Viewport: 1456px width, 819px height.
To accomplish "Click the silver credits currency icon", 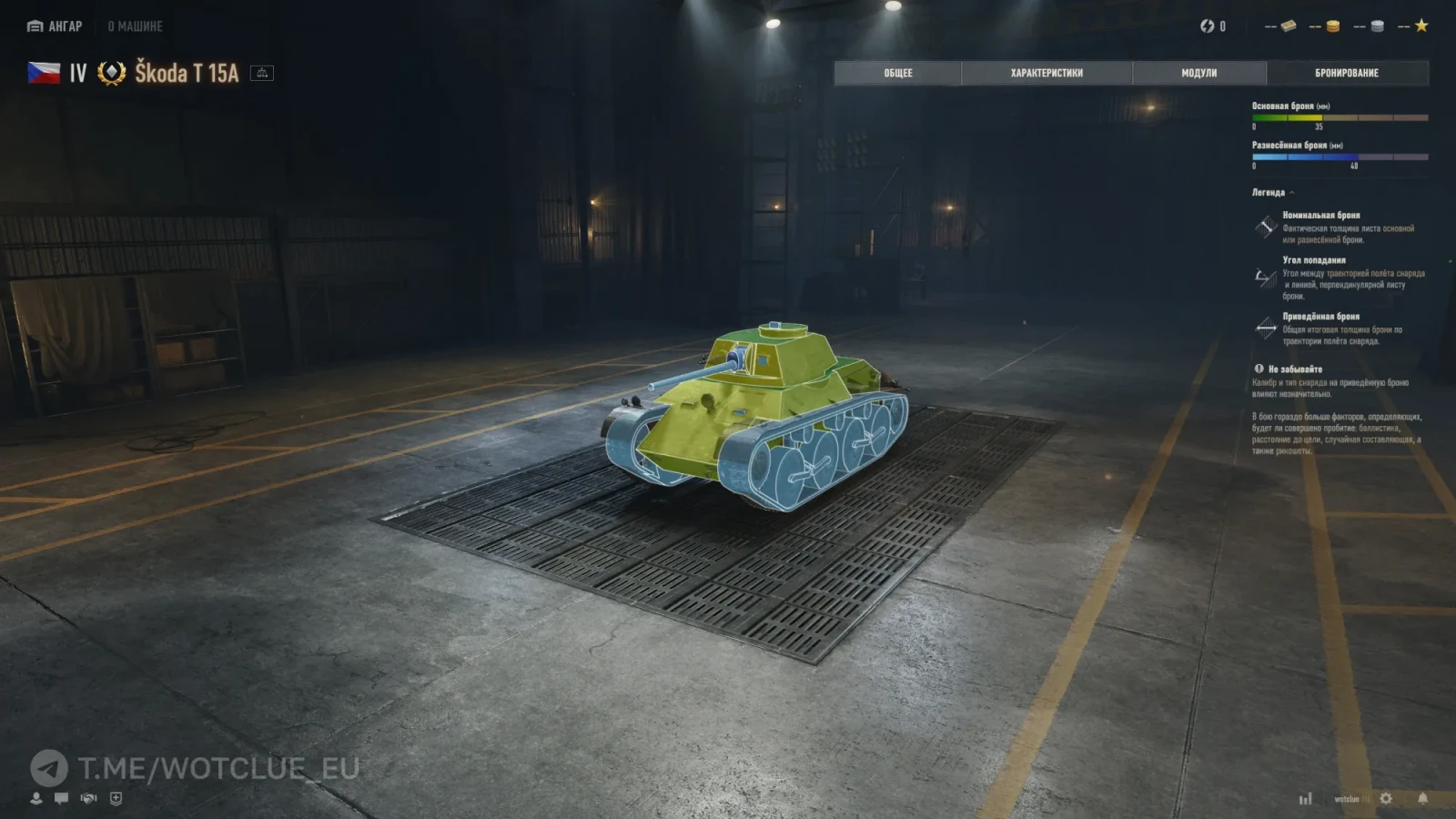I will [x=1377, y=26].
